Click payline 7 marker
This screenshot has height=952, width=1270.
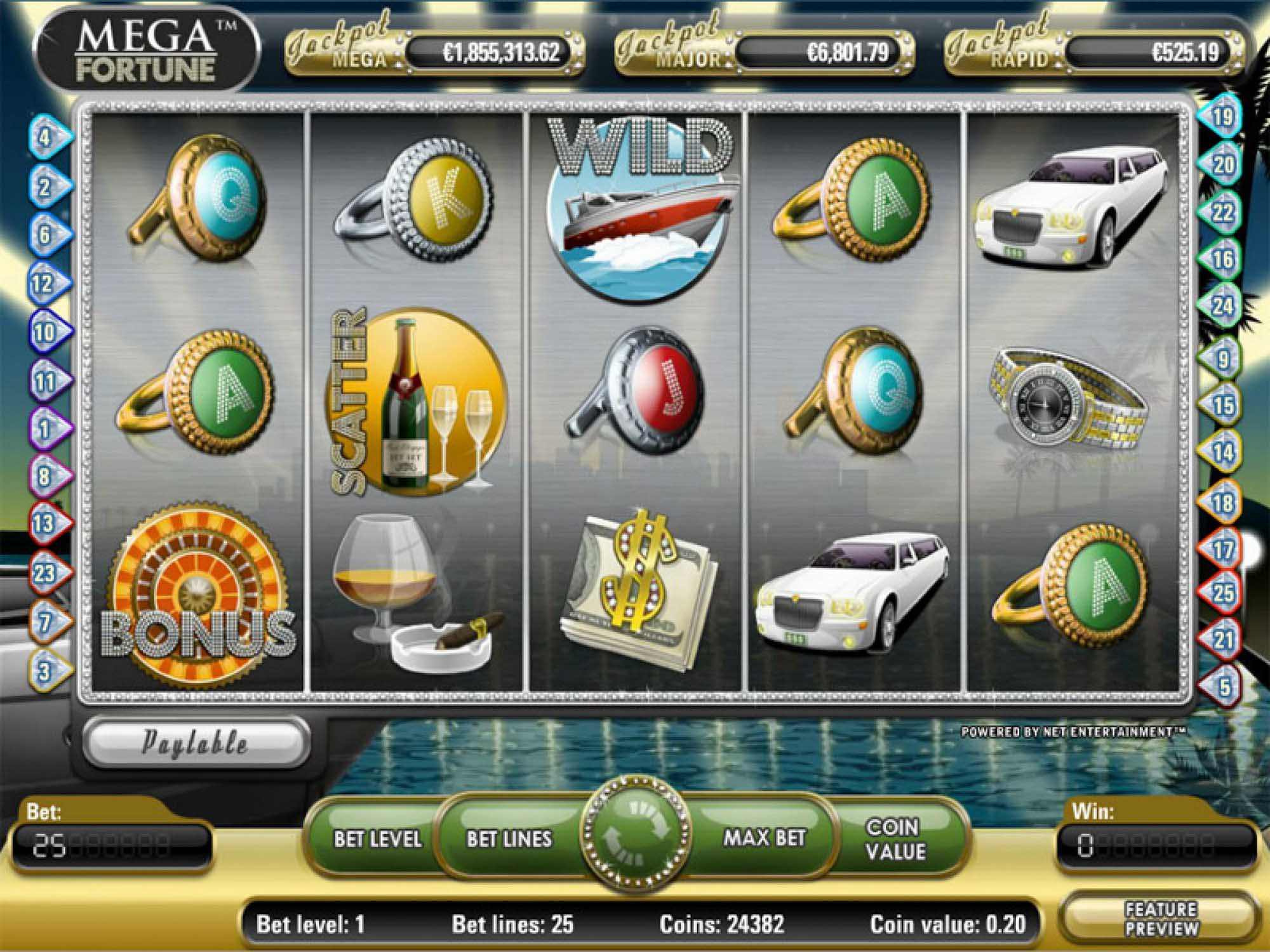(44, 623)
